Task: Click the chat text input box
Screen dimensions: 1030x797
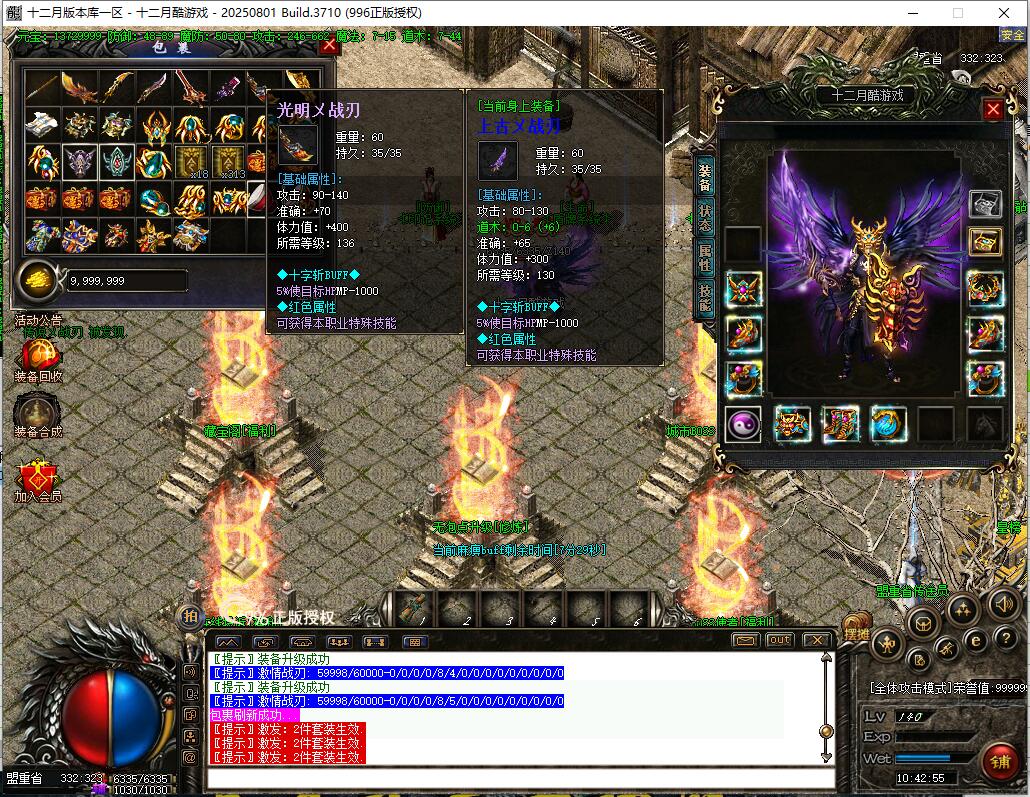Action: click(520, 778)
